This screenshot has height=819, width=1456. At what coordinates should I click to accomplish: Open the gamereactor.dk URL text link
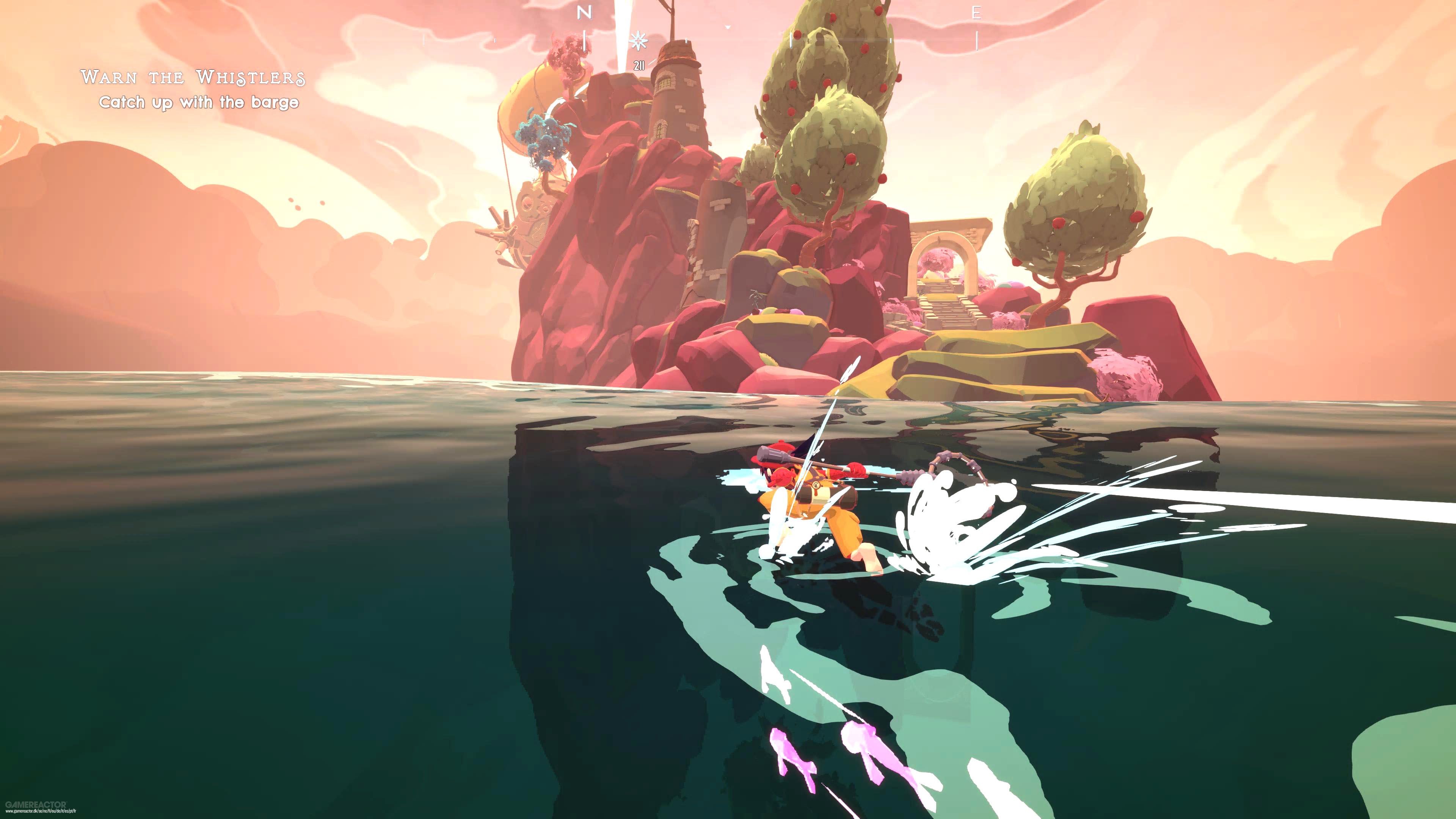[x=41, y=812]
